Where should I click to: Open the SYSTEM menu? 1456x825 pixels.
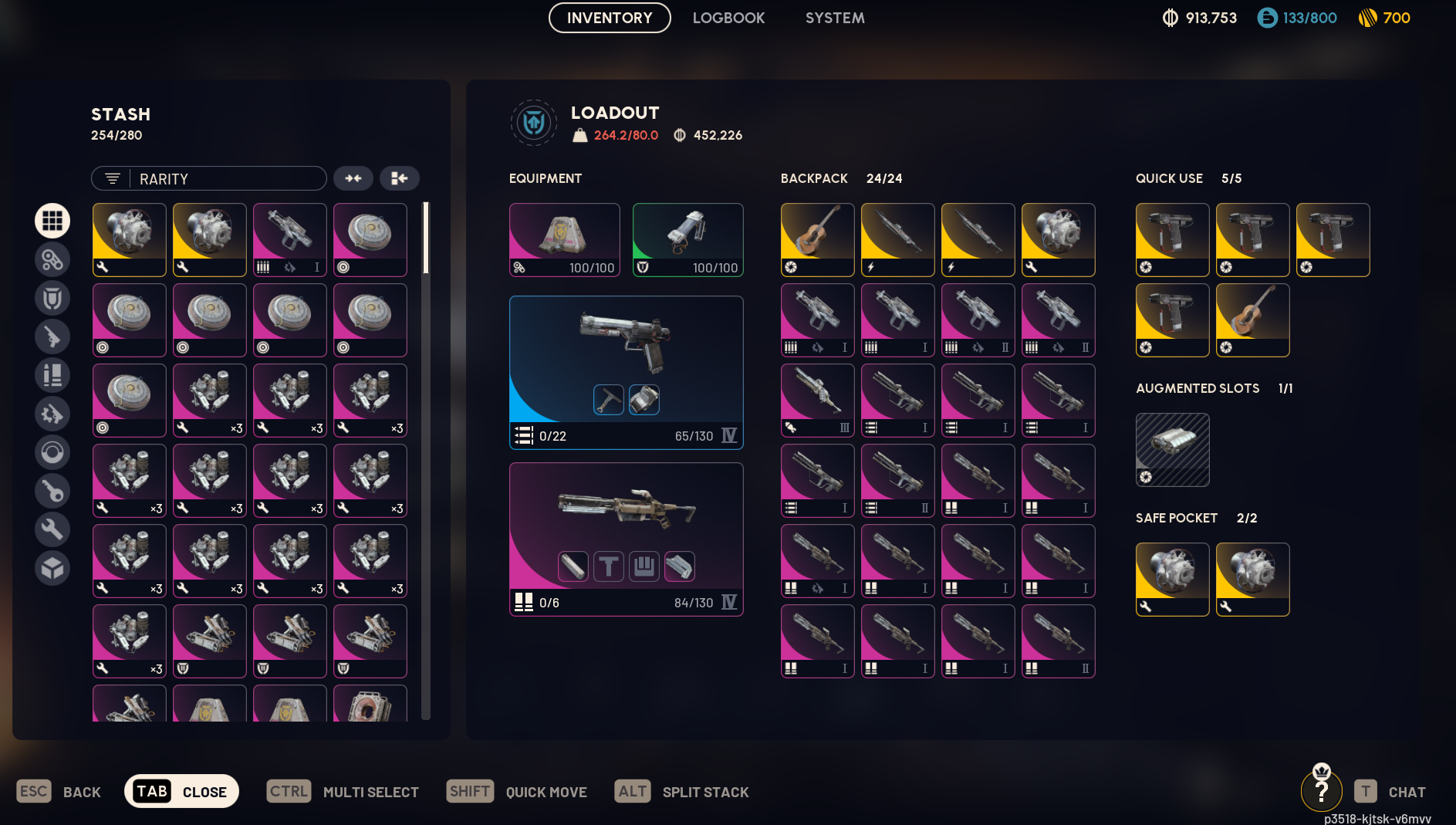point(834,17)
